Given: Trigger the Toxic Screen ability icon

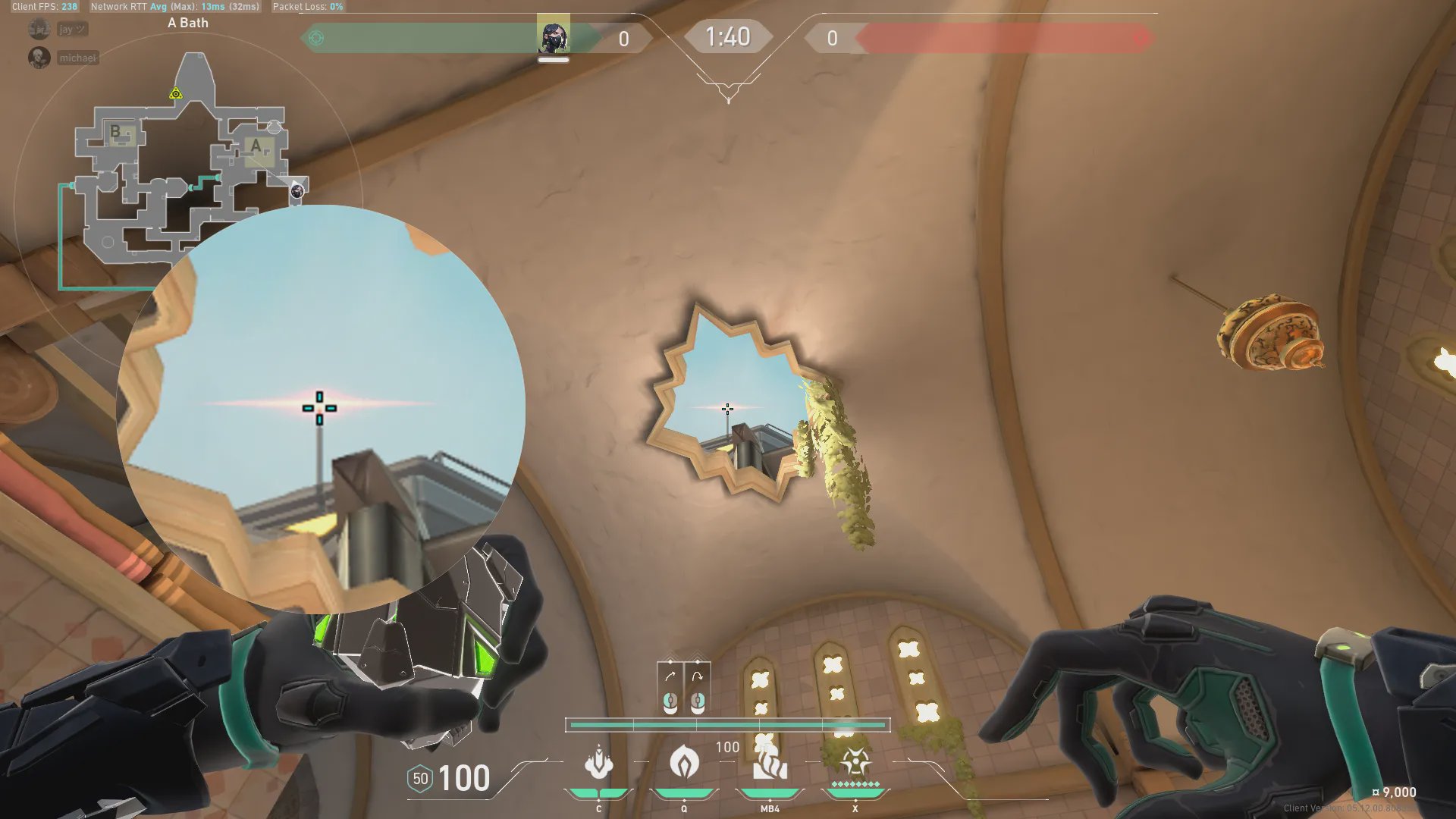Looking at the screenshot, I should 769,763.
